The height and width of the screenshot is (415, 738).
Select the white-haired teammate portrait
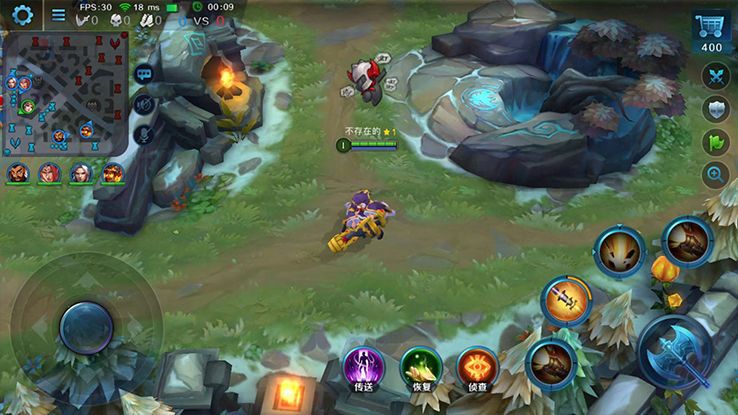pos(81,173)
